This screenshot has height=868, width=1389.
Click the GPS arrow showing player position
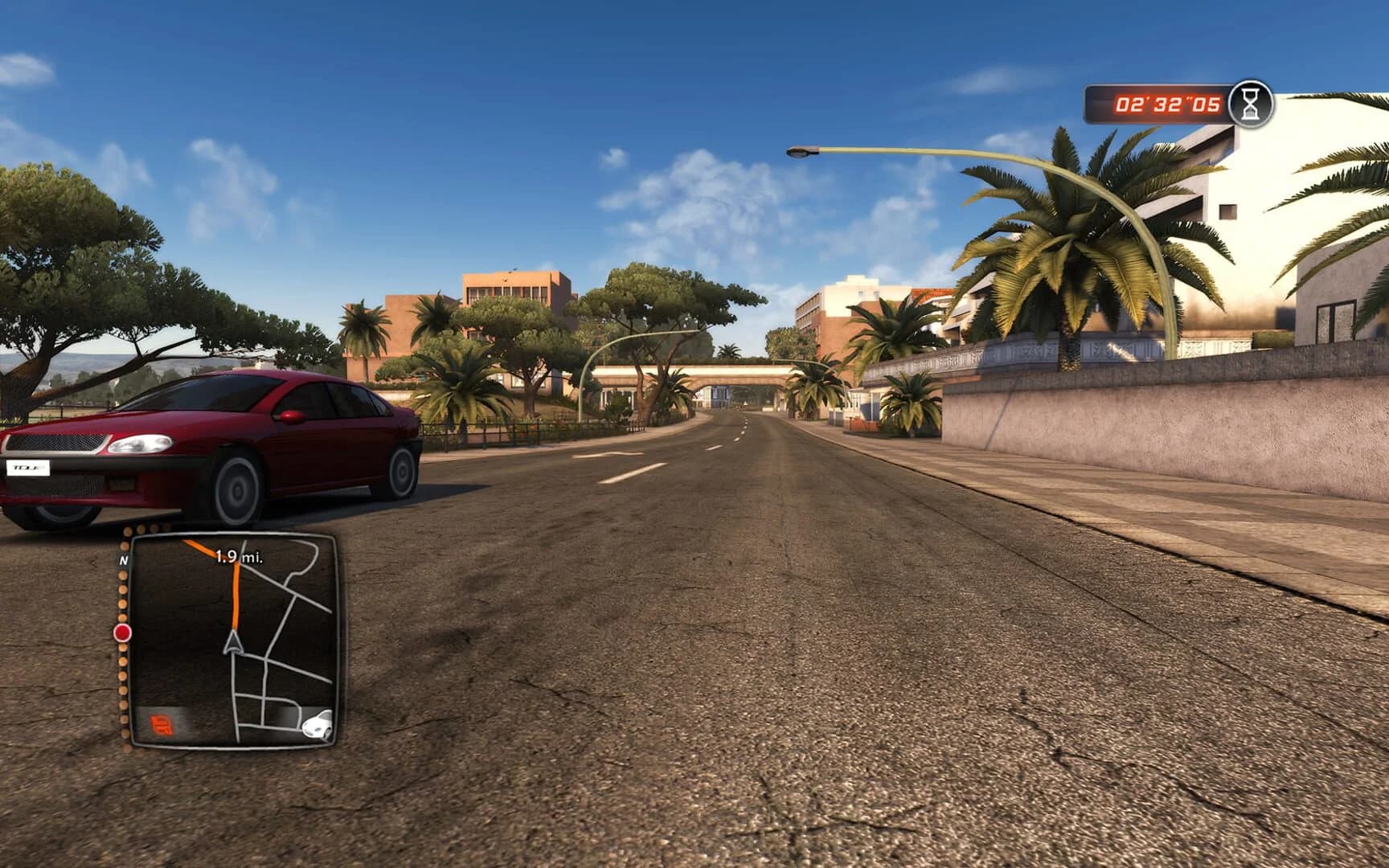pyautogui.click(x=233, y=643)
